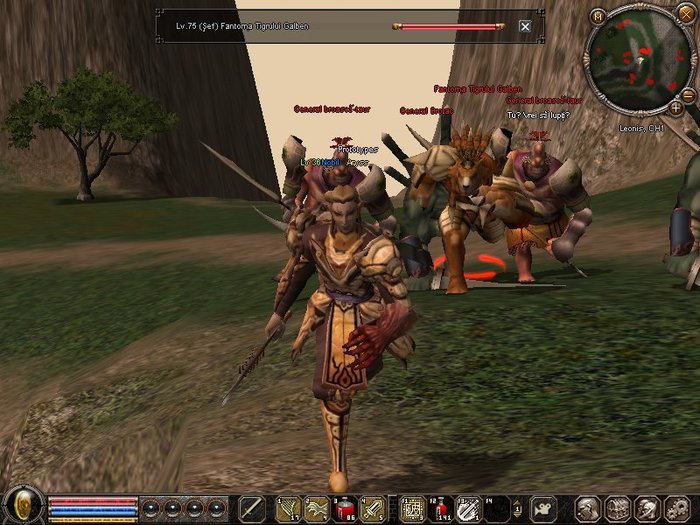Open the character window helmet icon
Viewport: 700px width, 525px height.
click(590, 508)
